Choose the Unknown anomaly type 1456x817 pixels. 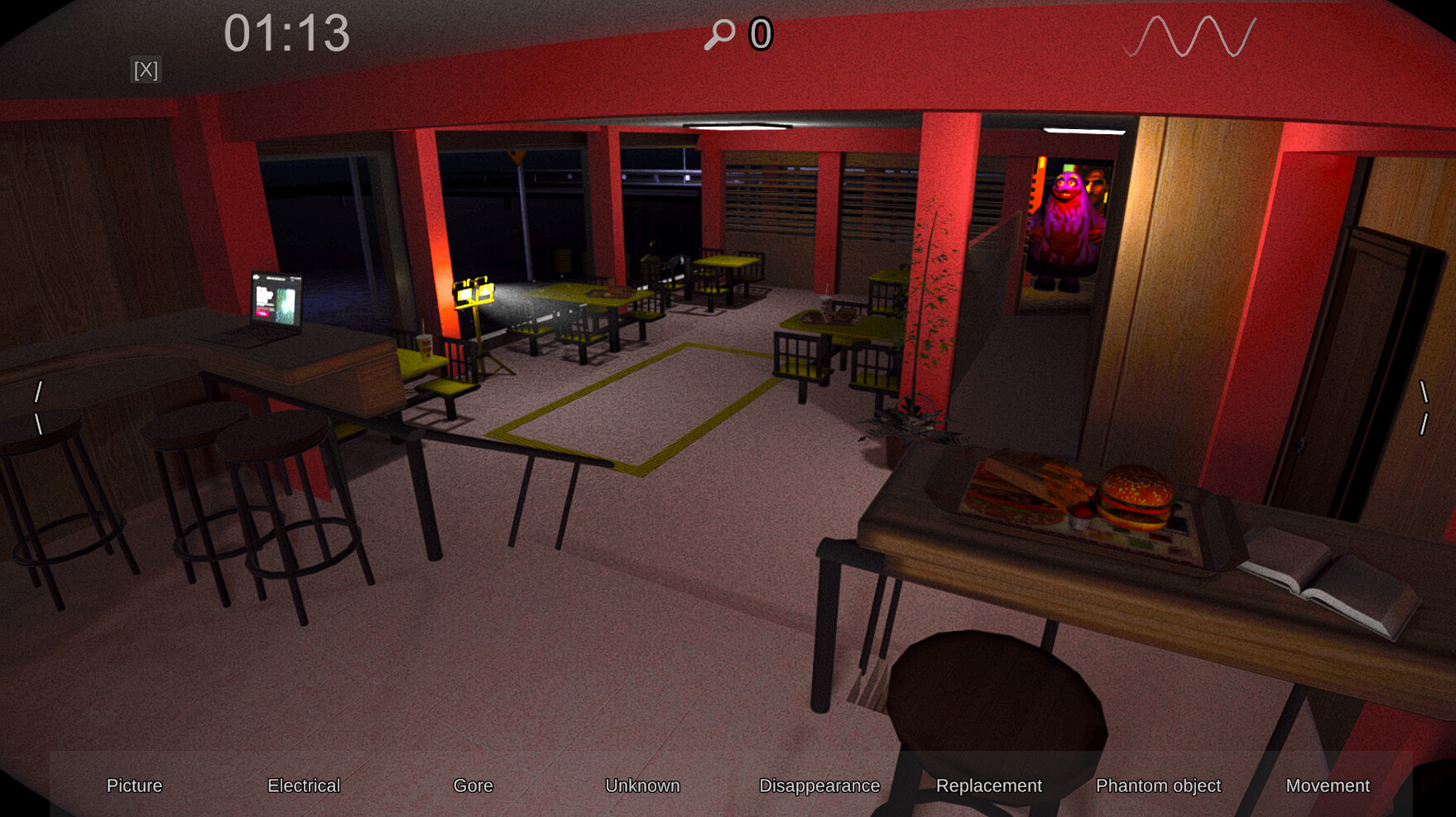point(643,786)
